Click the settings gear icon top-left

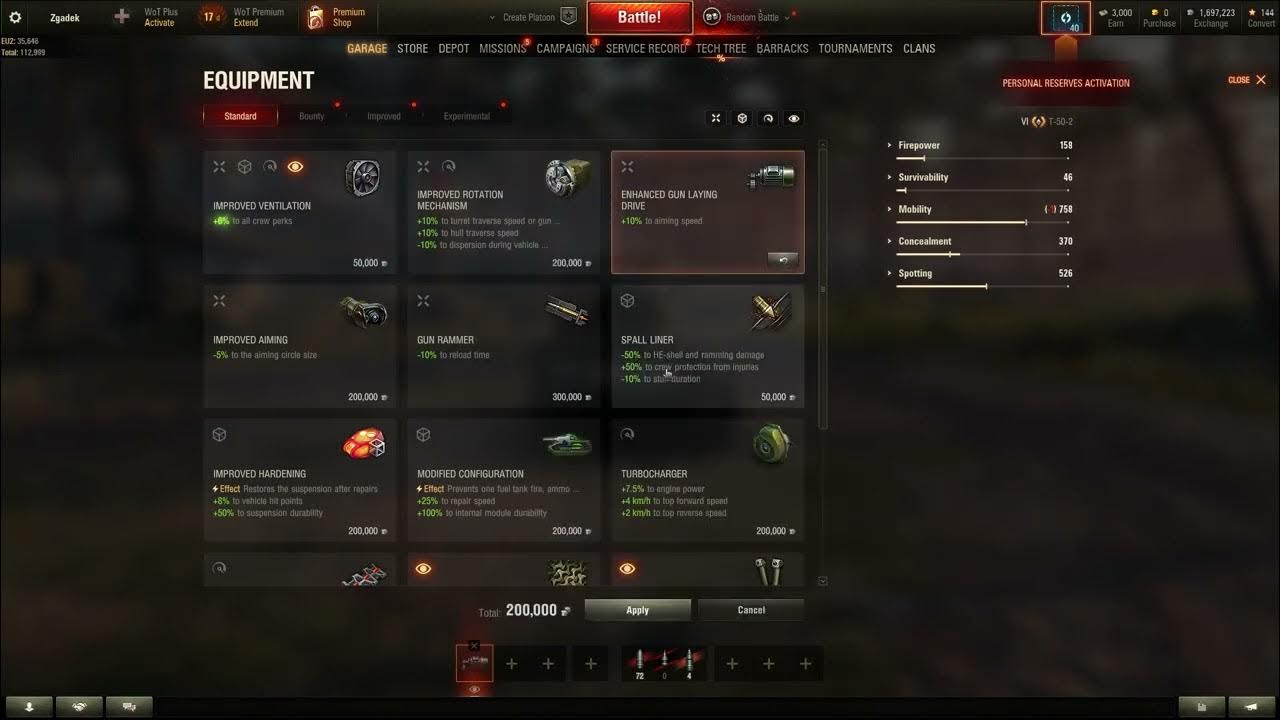tap(14, 16)
